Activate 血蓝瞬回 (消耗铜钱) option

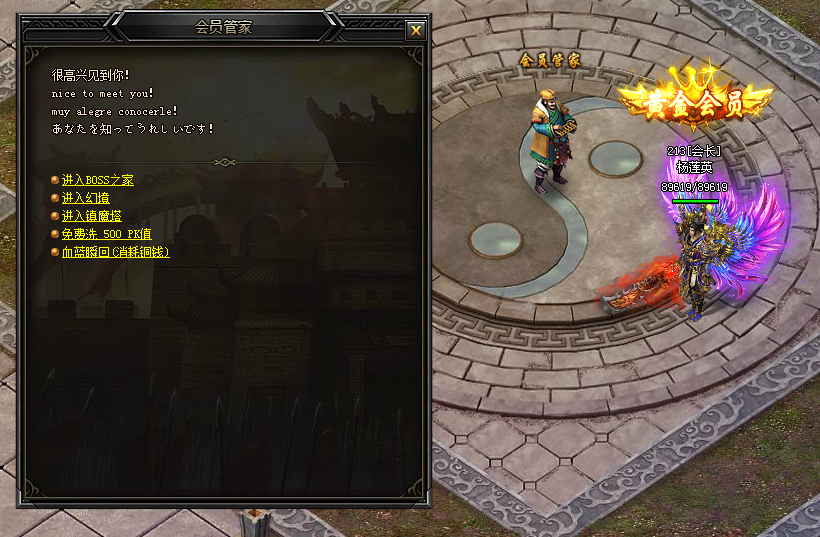pos(115,252)
